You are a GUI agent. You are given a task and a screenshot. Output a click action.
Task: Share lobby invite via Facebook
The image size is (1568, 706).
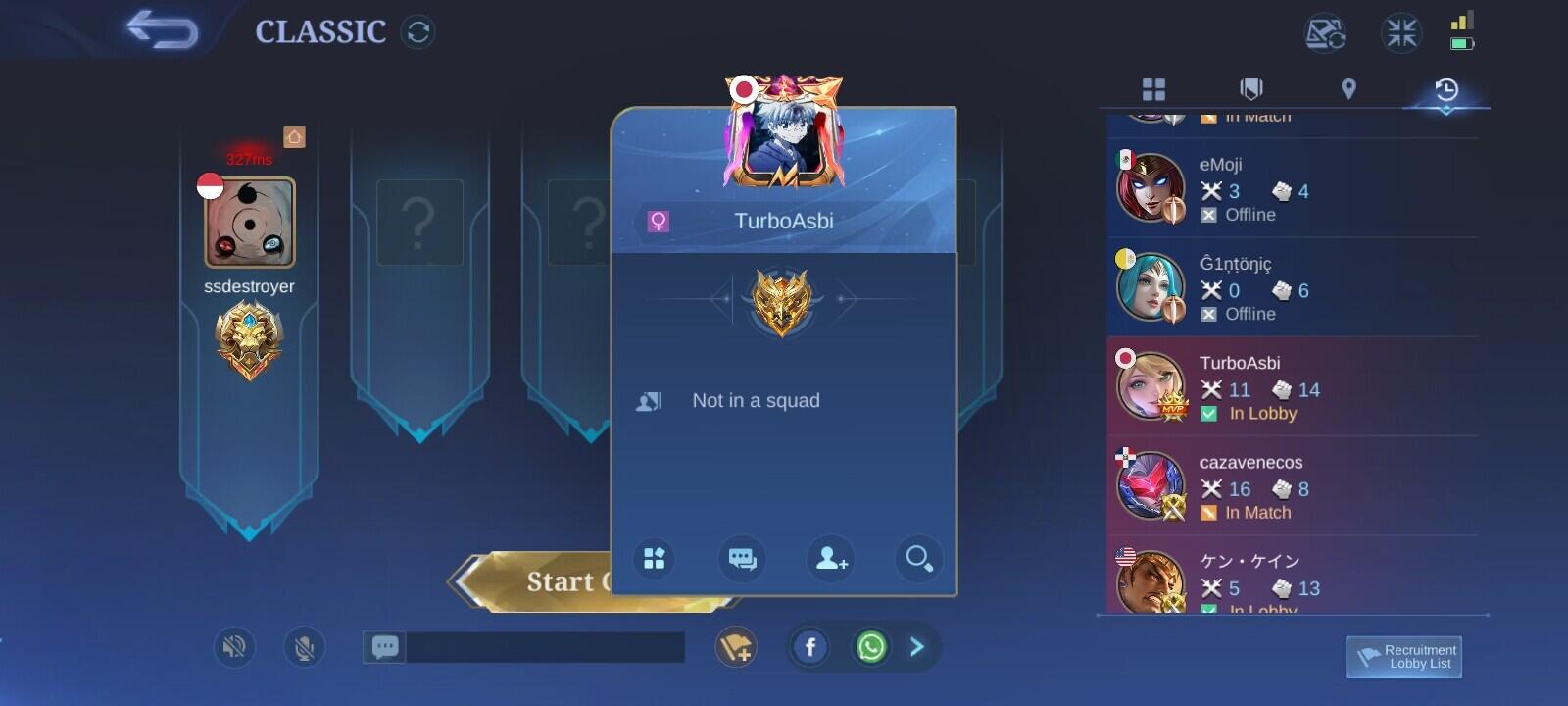tap(810, 647)
